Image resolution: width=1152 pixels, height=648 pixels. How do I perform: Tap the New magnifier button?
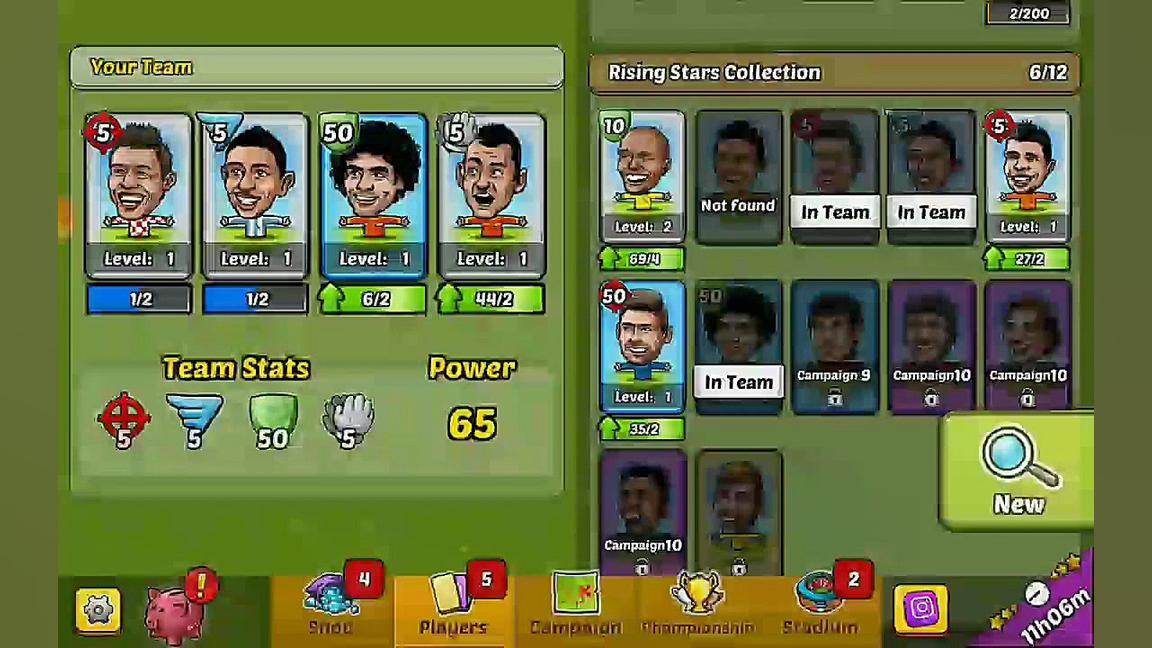(x=1017, y=470)
